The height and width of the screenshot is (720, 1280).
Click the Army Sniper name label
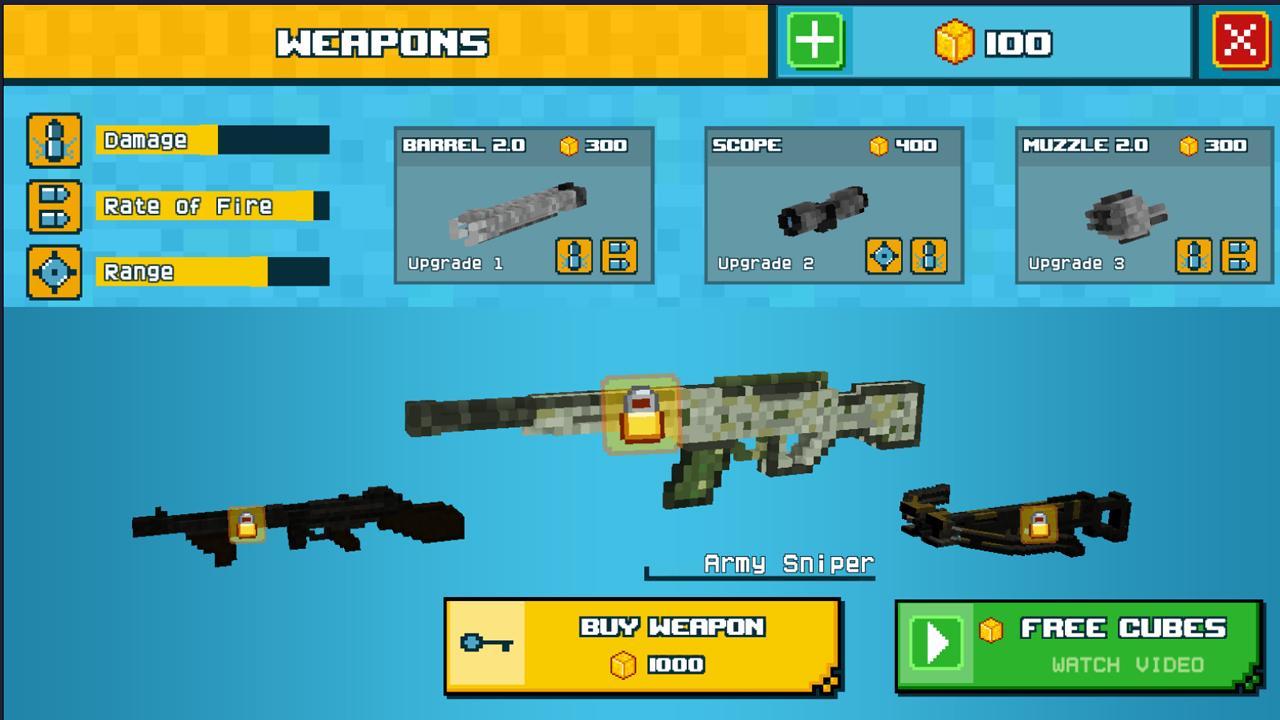click(x=789, y=563)
